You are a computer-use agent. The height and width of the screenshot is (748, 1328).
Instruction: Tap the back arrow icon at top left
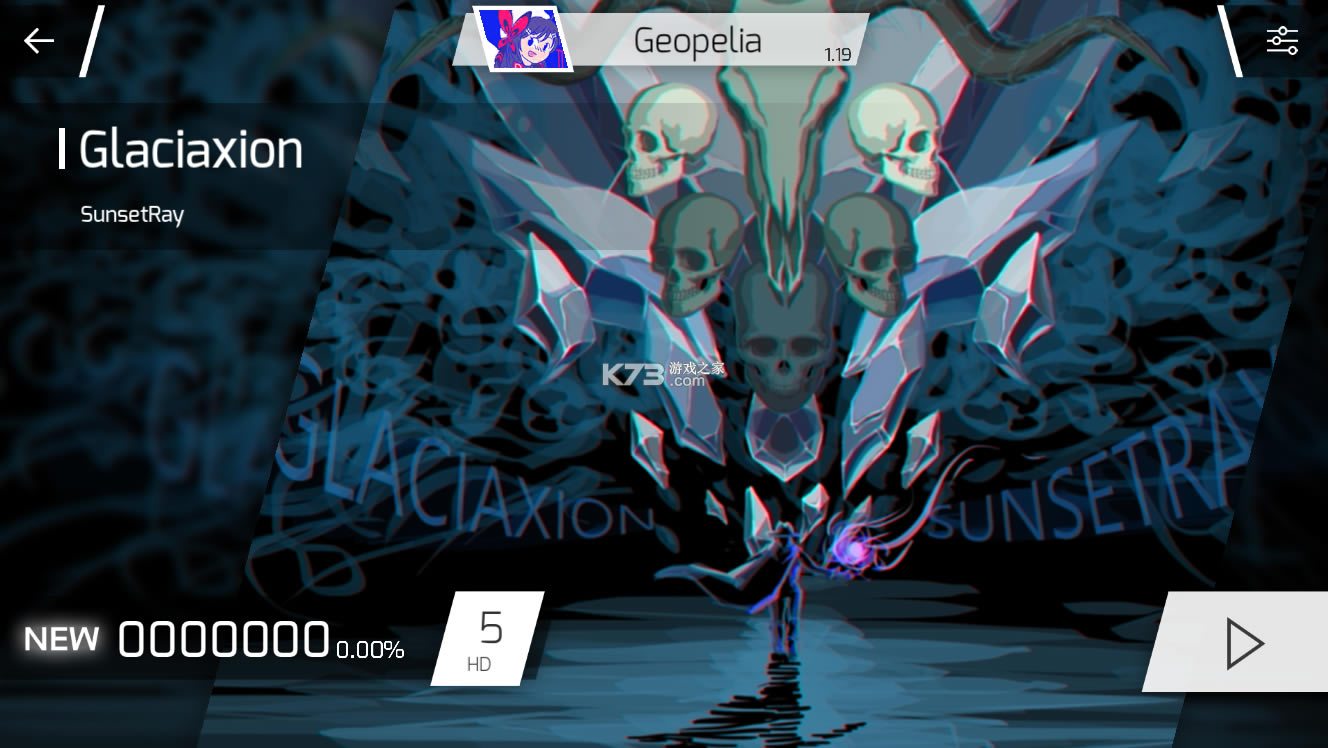(x=37, y=40)
